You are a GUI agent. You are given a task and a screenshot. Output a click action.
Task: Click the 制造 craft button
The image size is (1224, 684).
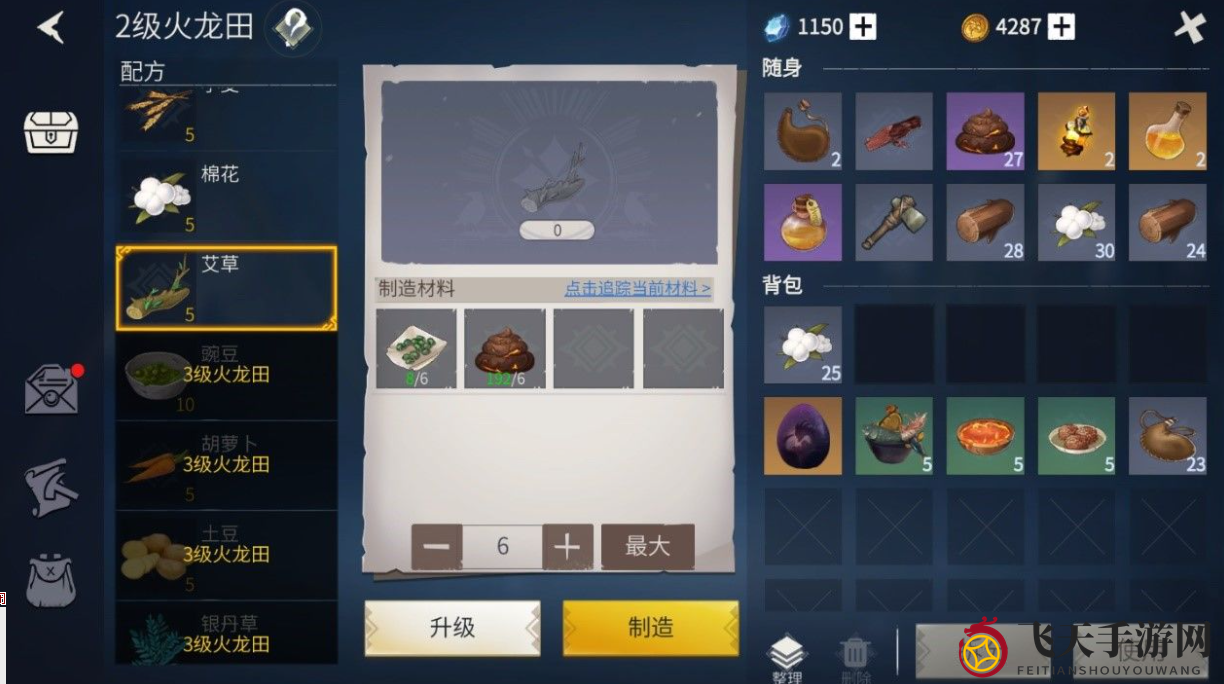pos(650,628)
